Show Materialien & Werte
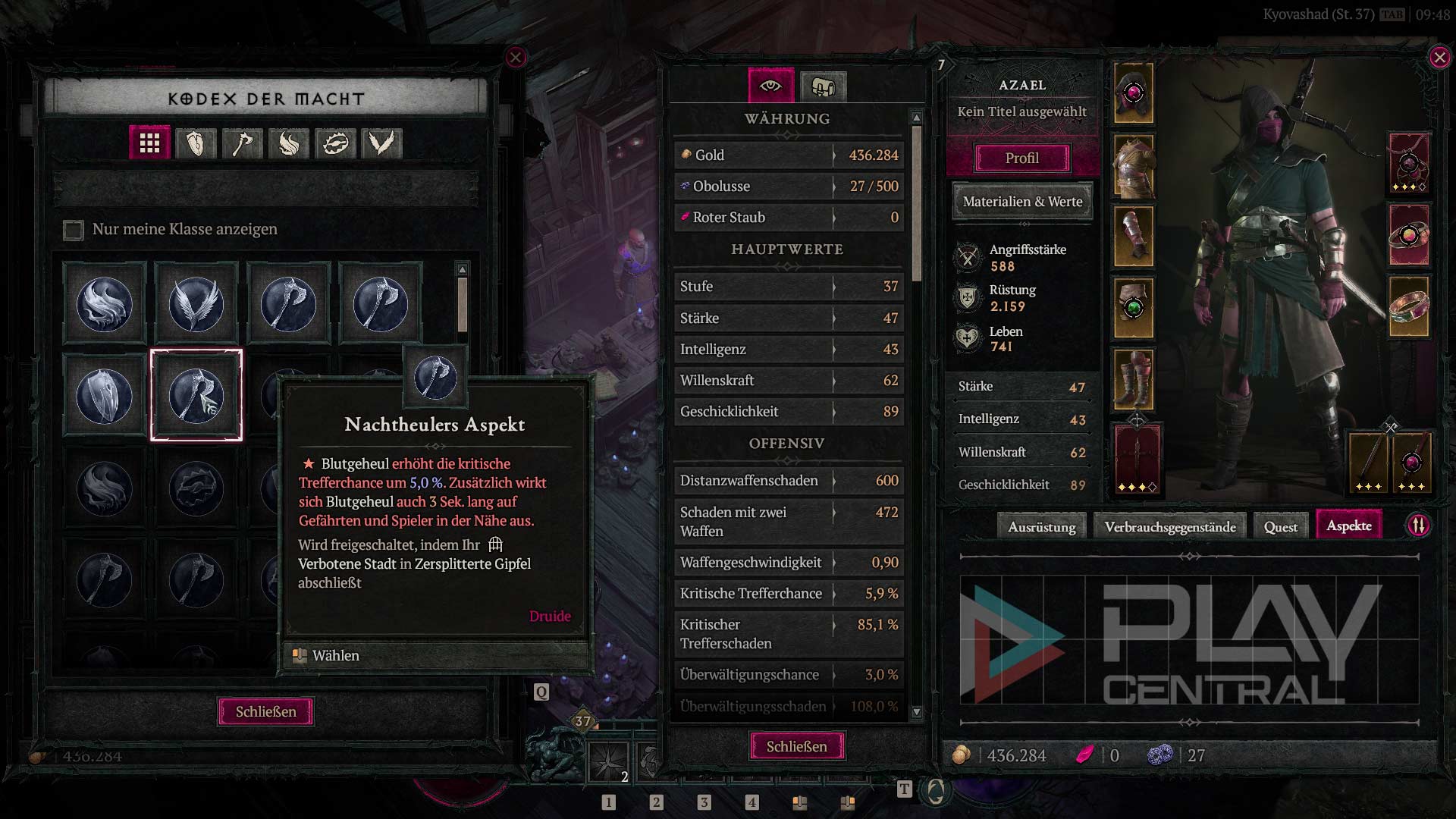Viewport: 1456px width, 819px height. point(1022,202)
